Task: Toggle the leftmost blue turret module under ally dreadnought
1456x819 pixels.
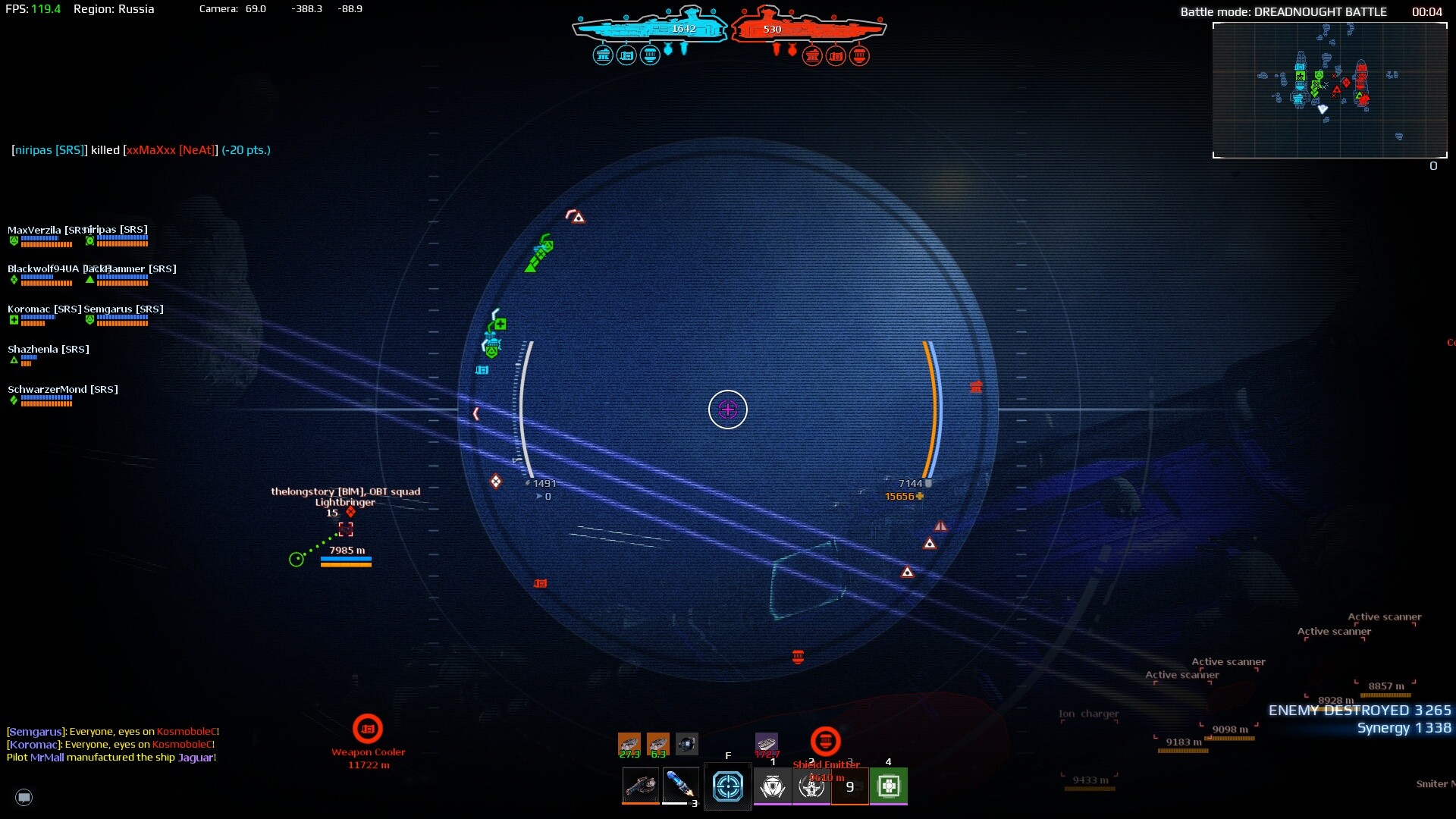Action: click(x=603, y=55)
